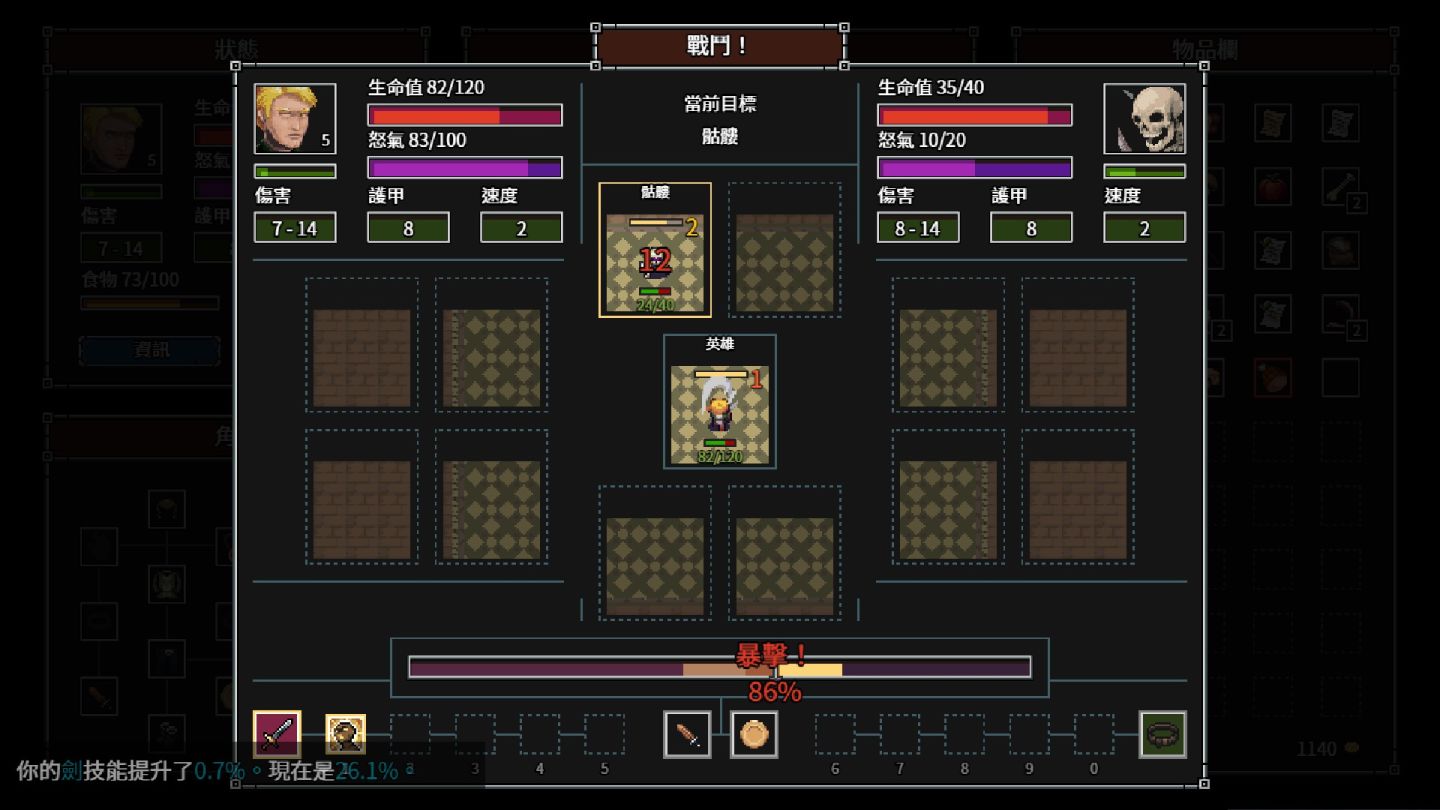Click the green belt icon button
The image size is (1440, 810).
(x=1162, y=735)
